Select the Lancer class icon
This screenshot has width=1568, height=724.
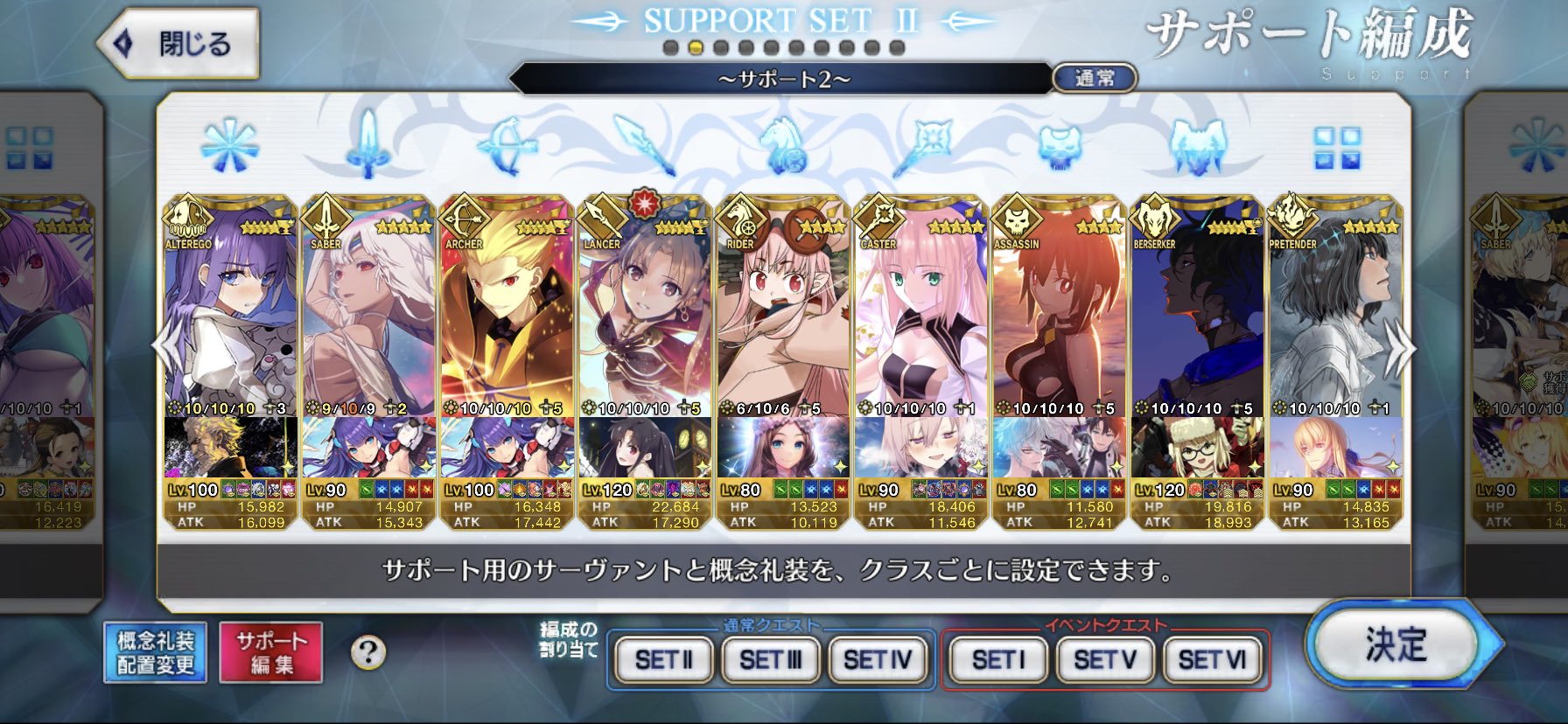coord(645,144)
